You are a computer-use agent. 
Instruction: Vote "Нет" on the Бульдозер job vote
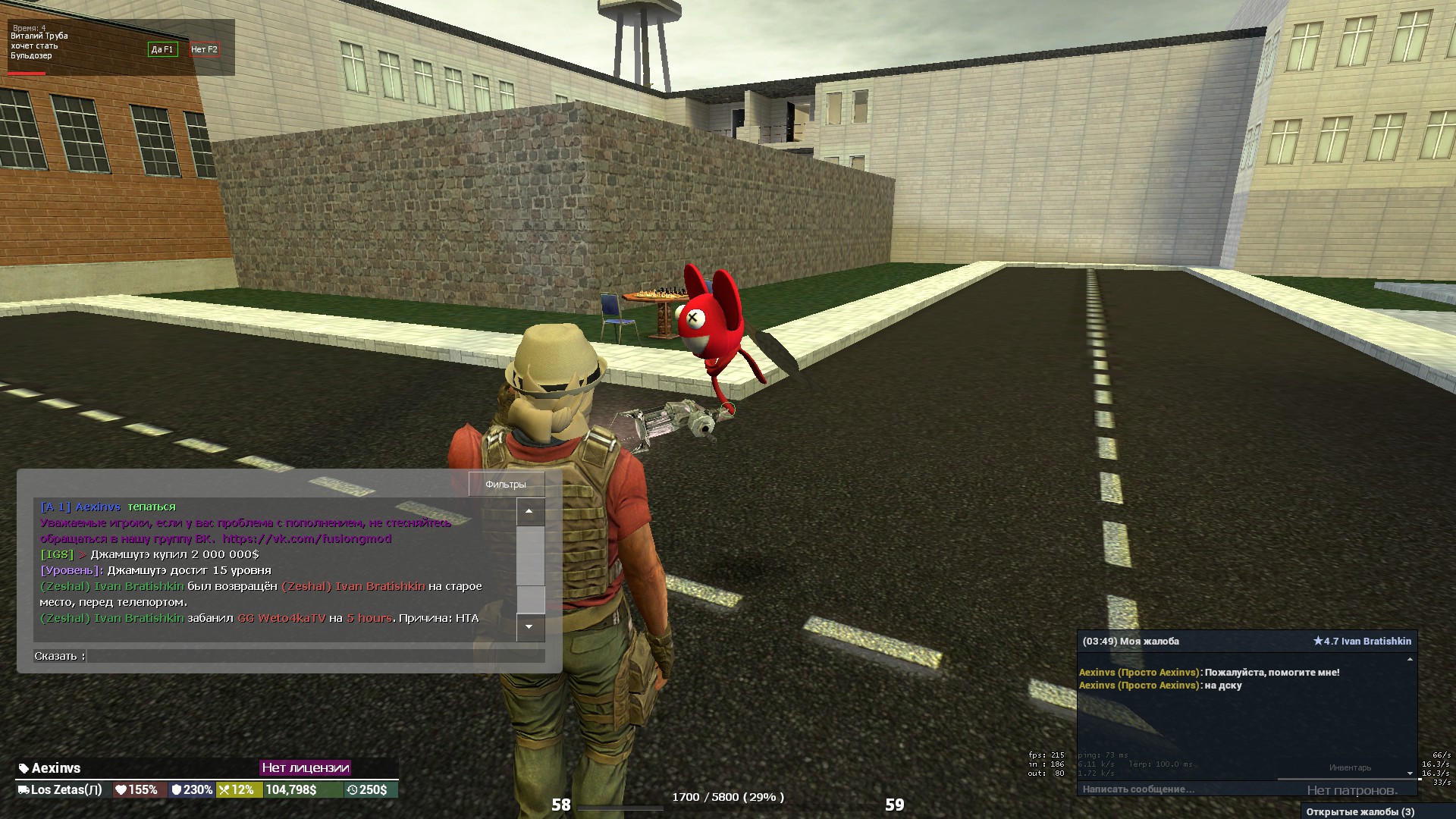tap(204, 49)
